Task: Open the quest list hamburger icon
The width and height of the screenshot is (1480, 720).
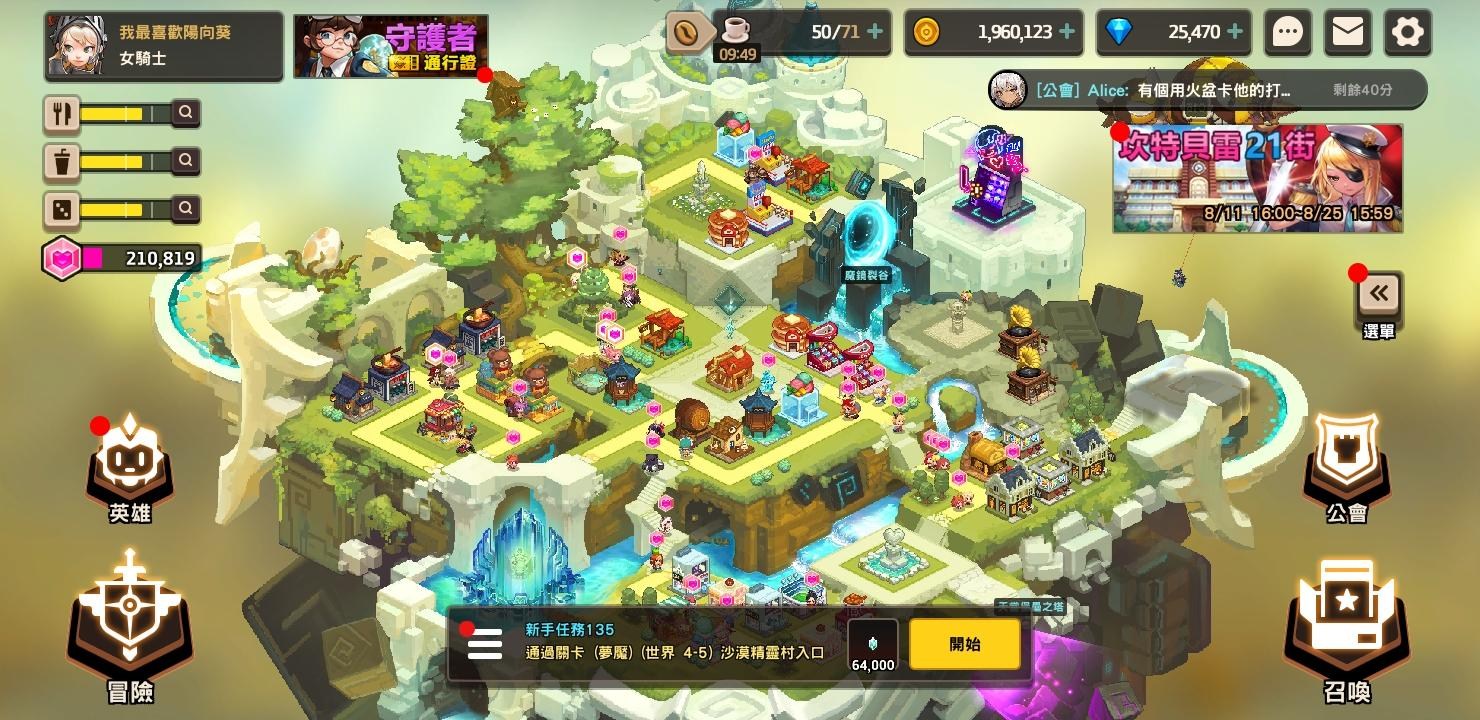Action: click(486, 645)
